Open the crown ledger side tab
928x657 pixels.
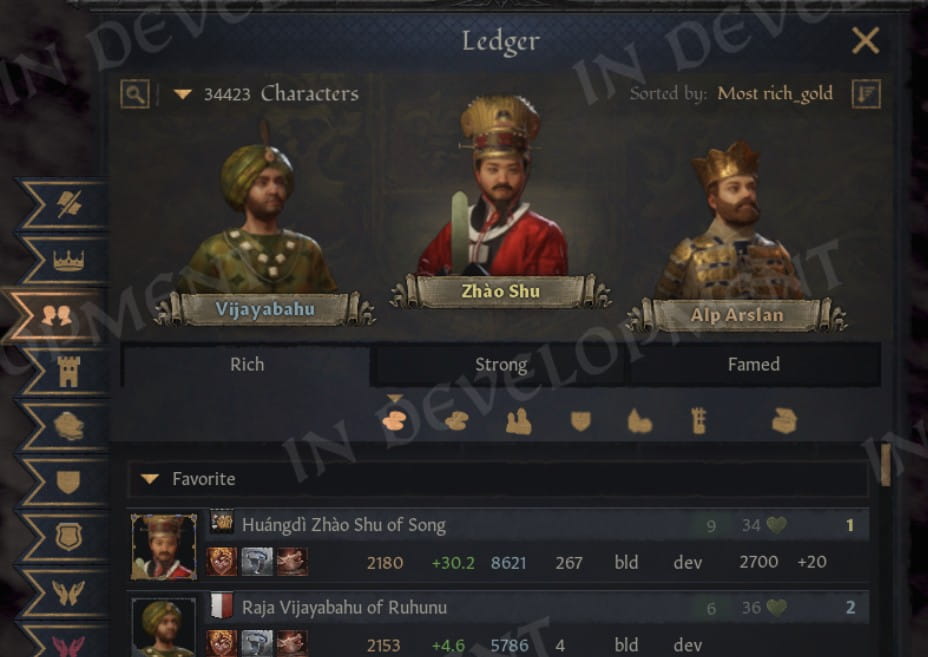coord(68,261)
